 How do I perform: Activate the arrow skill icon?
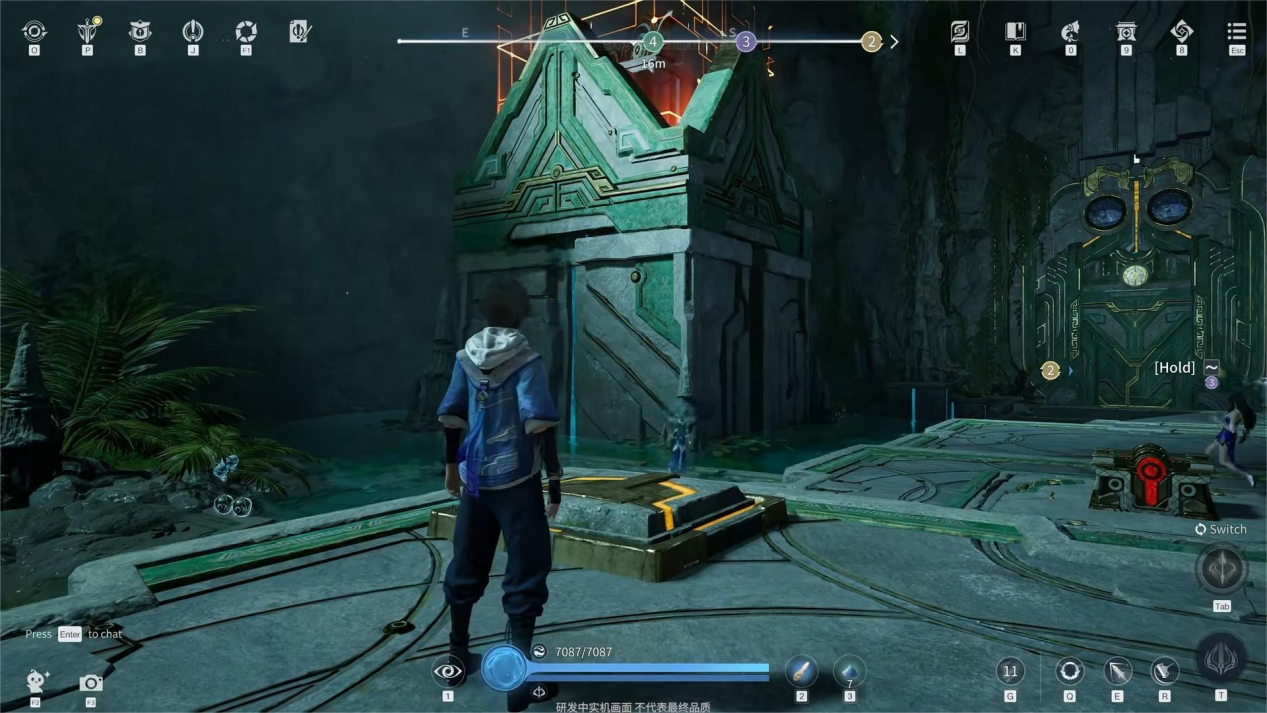click(x=1117, y=671)
